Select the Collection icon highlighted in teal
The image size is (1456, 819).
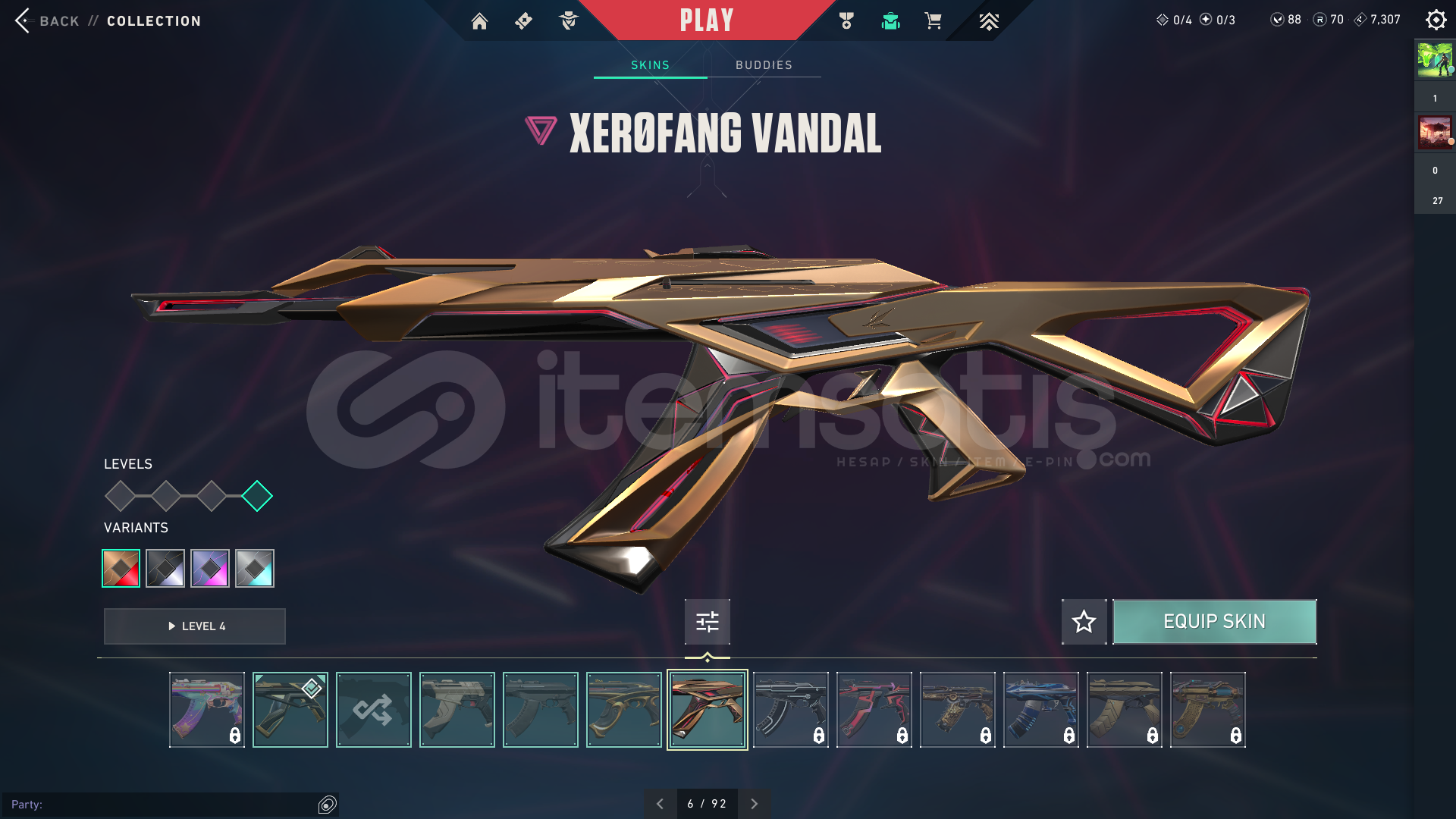click(890, 20)
